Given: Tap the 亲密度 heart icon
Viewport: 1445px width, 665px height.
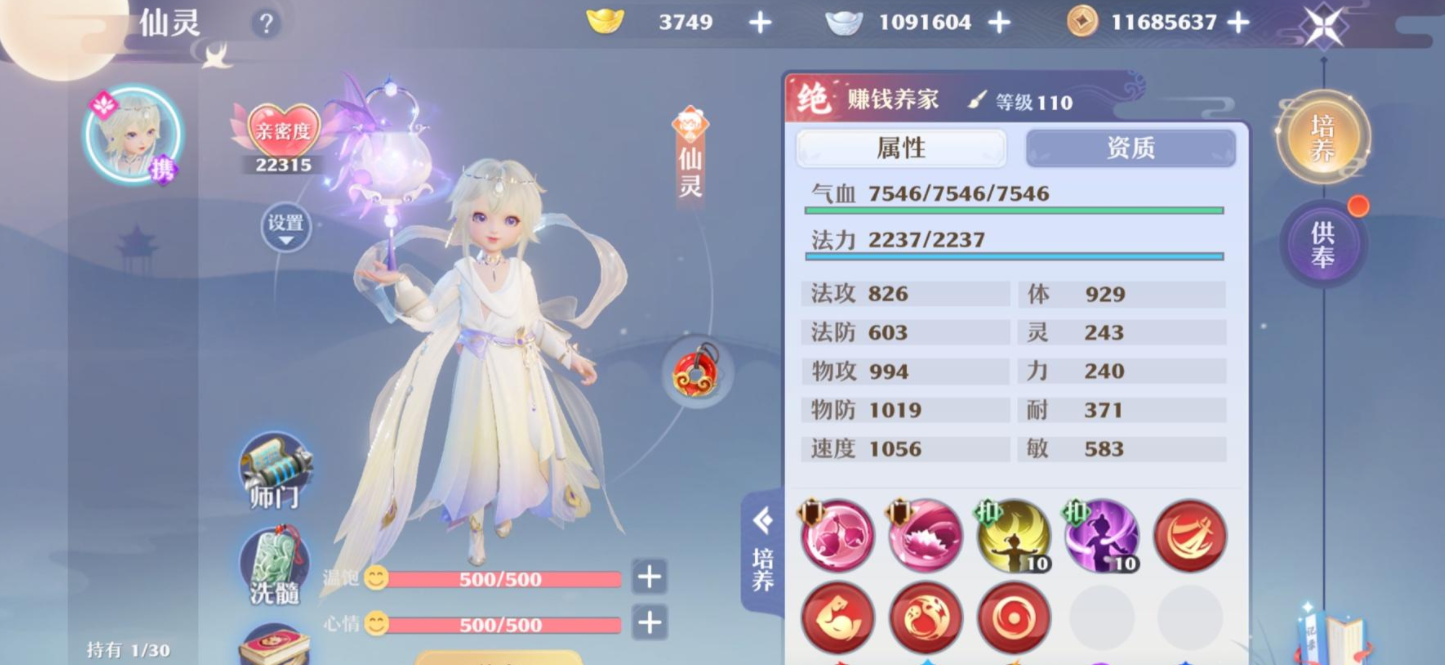Looking at the screenshot, I should pos(283,132).
